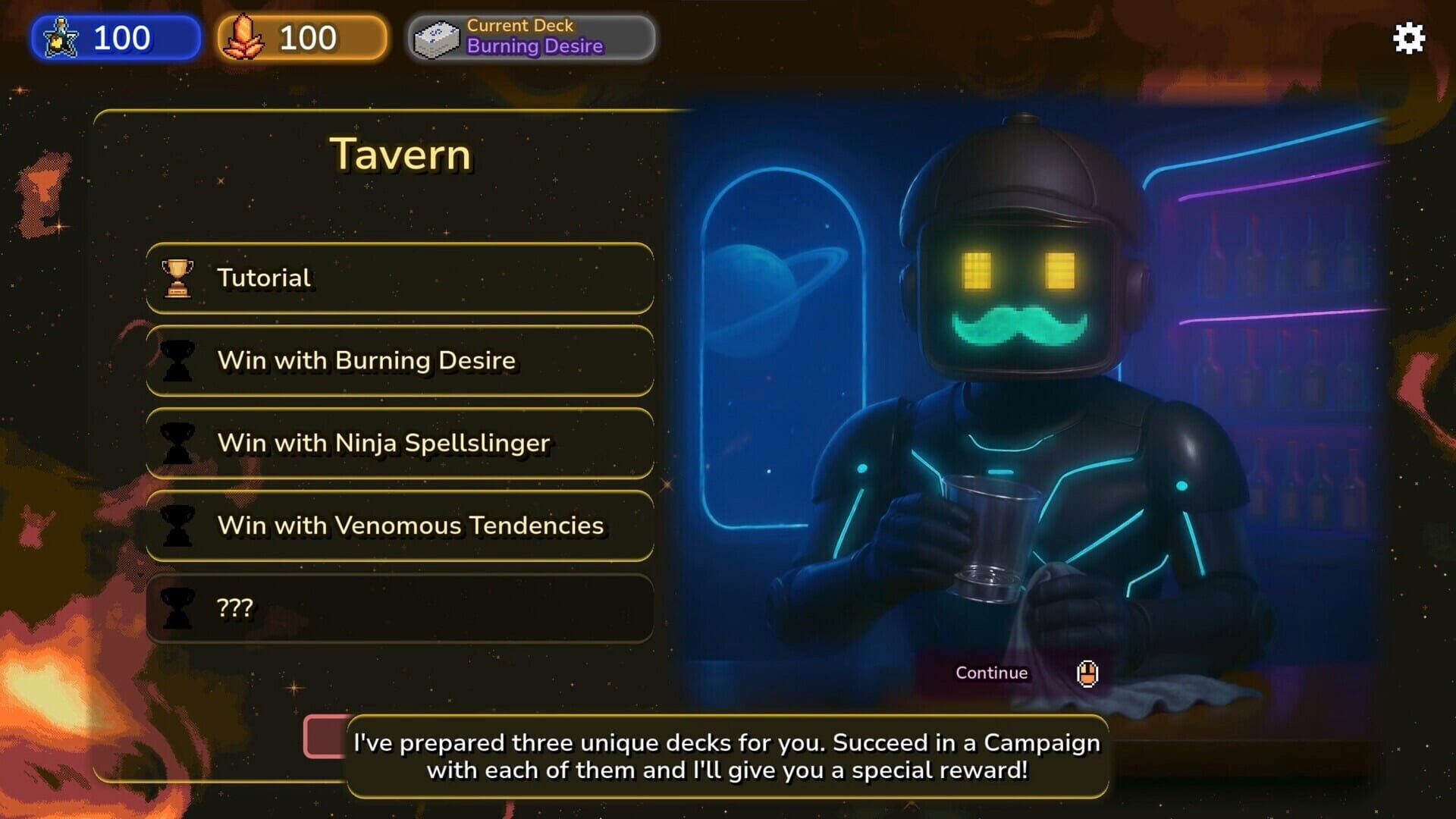Click the trophy beside Win with Ninja Spellslinger

click(176, 443)
